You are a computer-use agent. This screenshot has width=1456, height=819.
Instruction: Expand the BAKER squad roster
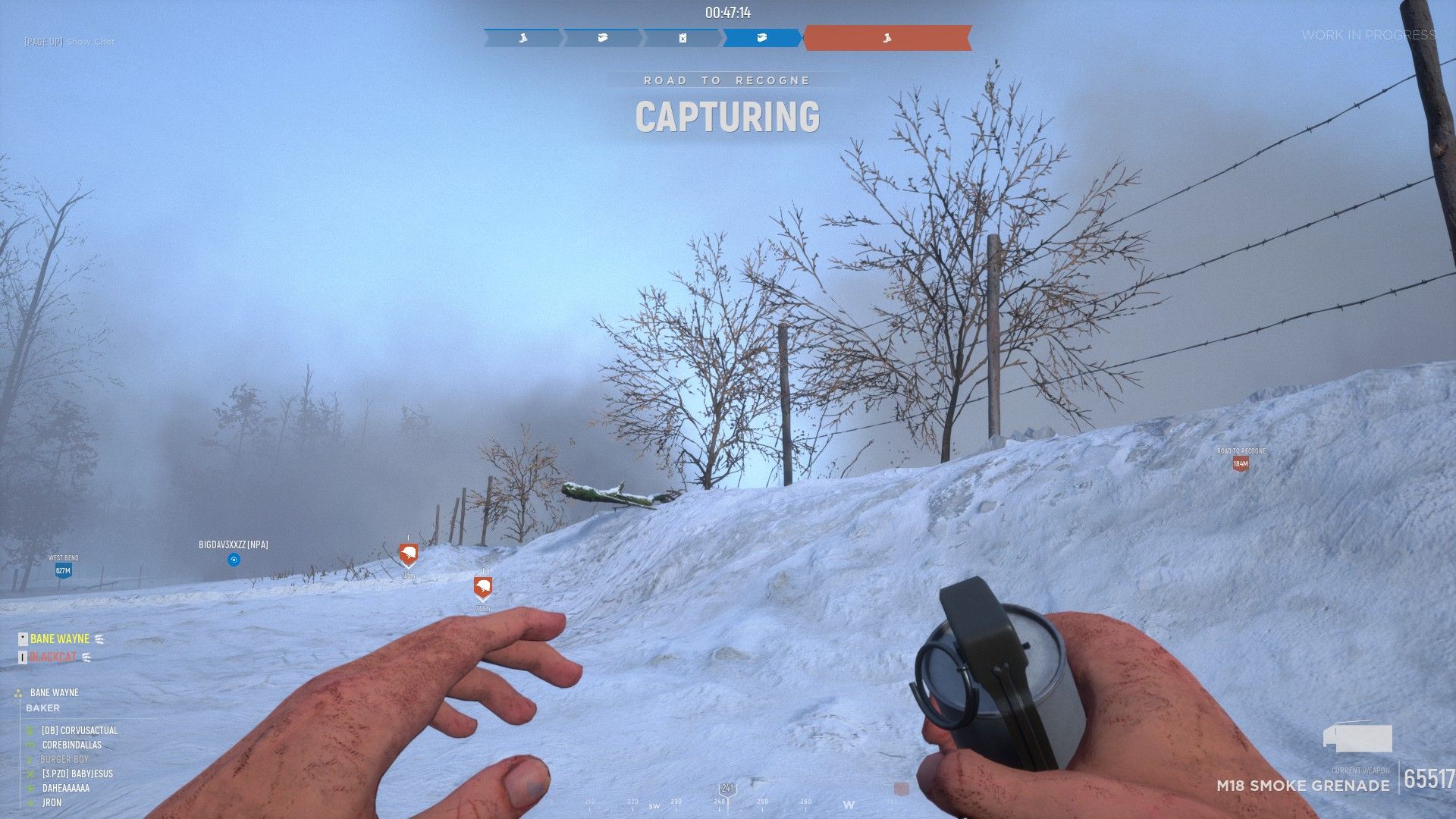point(44,708)
